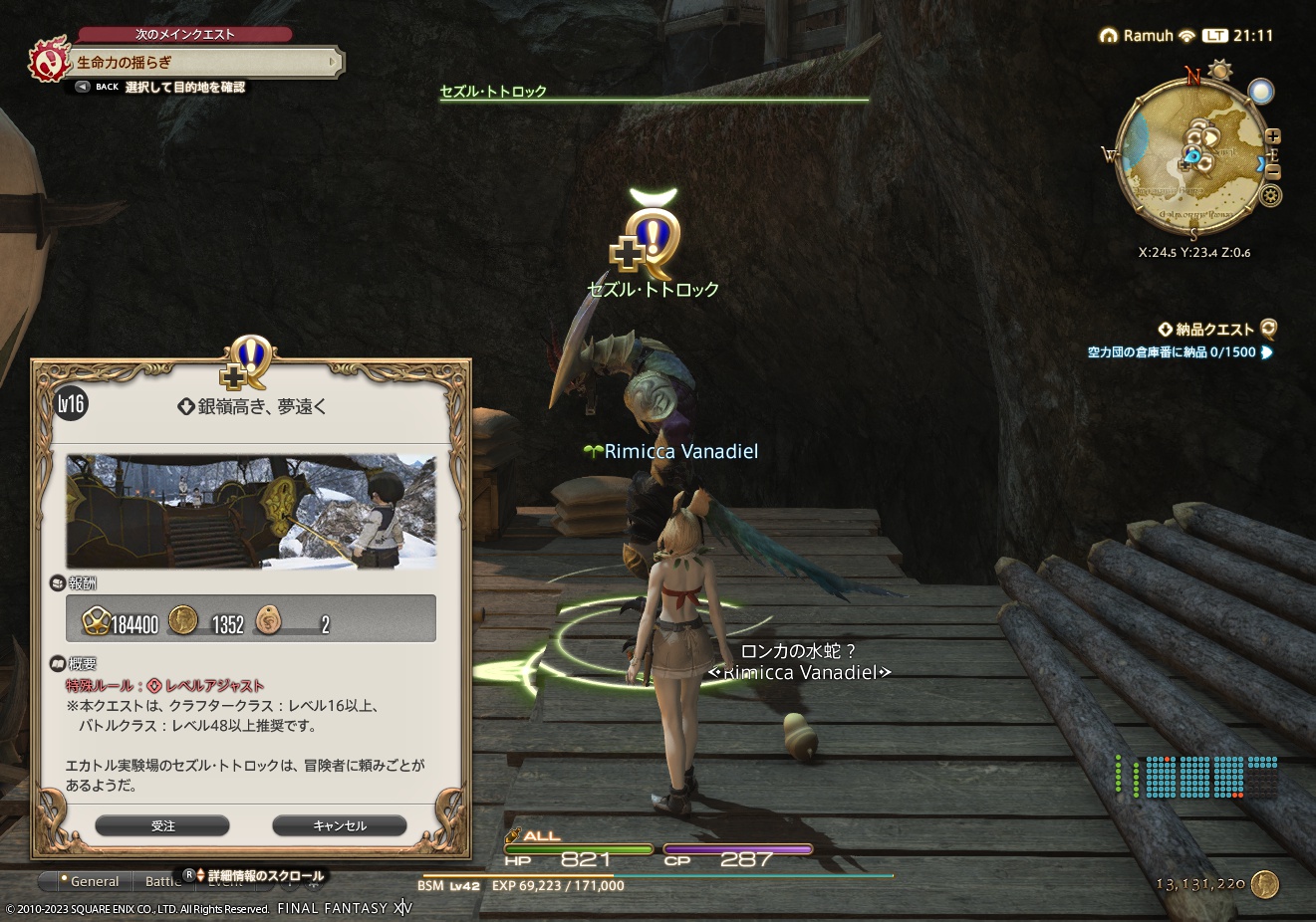Viewport: 1316px width, 922px height.
Task: Click the quest preview image in the quest window
Action: pyautogui.click(x=250, y=512)
